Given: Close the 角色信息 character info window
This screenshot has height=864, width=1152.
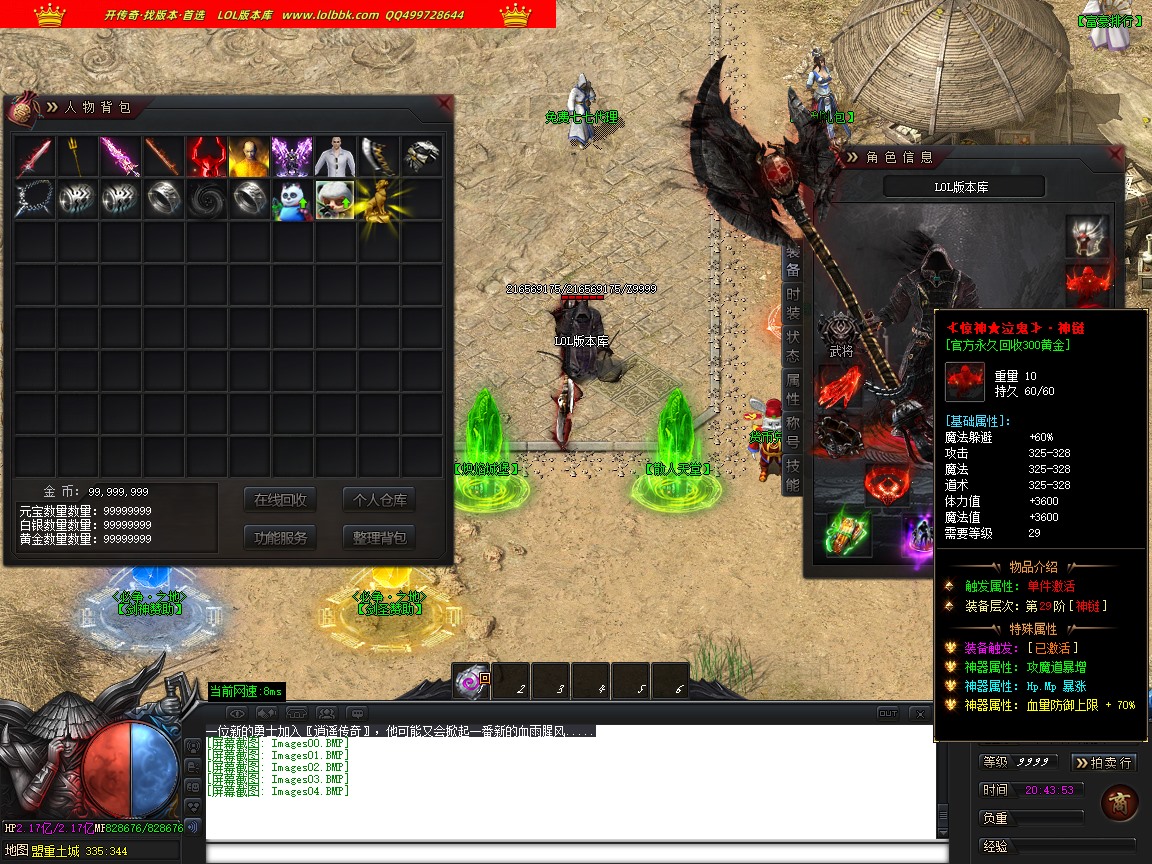Looking at the screenshot, I should pyautogui.click(x=1115, y=154).
